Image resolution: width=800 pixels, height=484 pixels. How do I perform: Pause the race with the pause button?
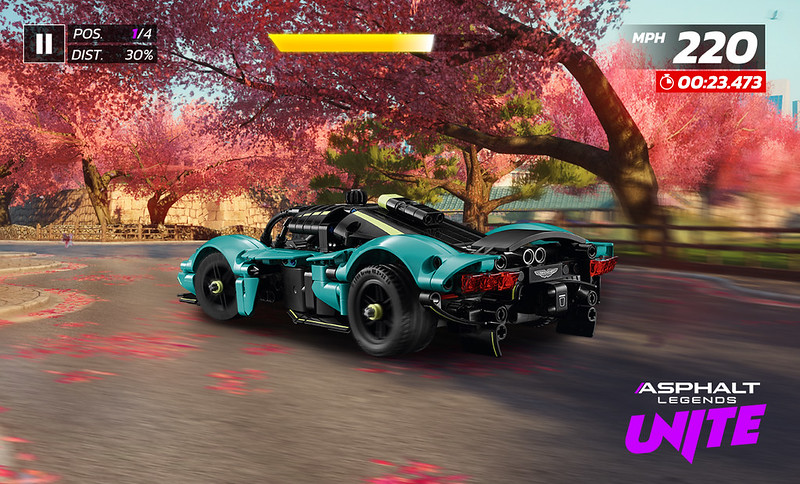point(44,43)
